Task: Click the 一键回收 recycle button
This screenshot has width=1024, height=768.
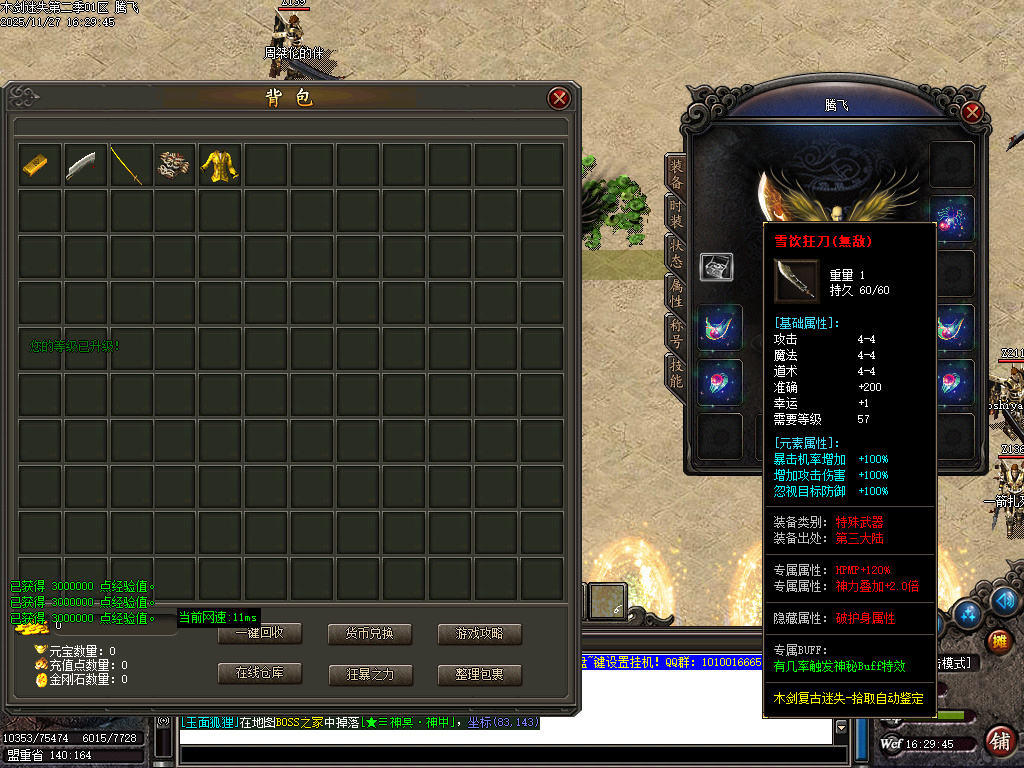Action: coord(259,634)
